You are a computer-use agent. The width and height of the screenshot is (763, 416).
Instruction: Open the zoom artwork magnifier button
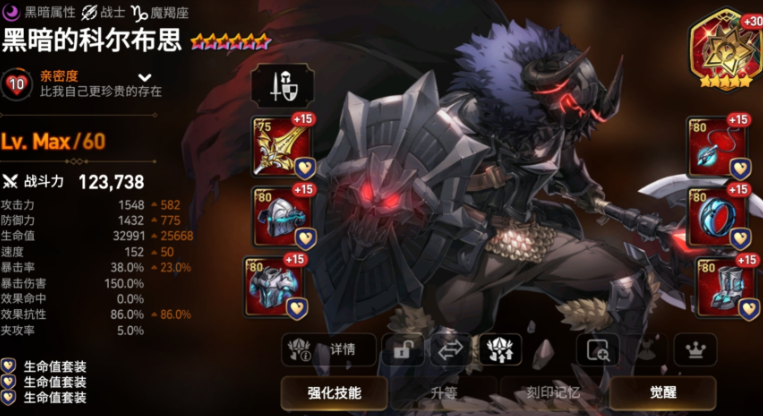[x=598, y=350]
